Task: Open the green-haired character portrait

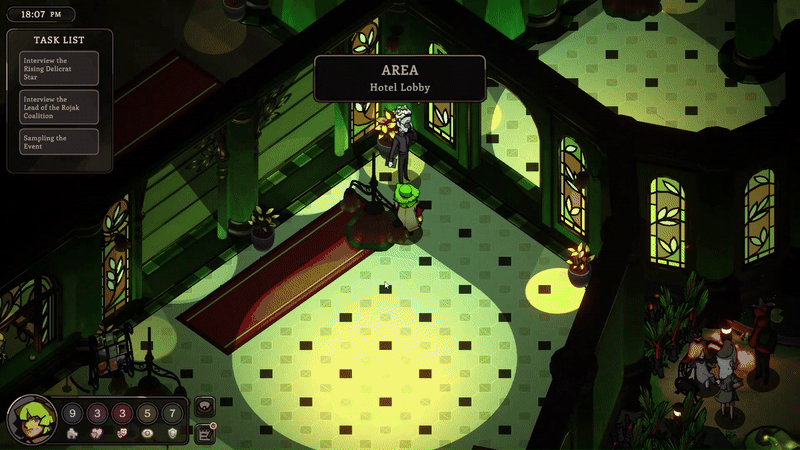Action: [31, 420]
